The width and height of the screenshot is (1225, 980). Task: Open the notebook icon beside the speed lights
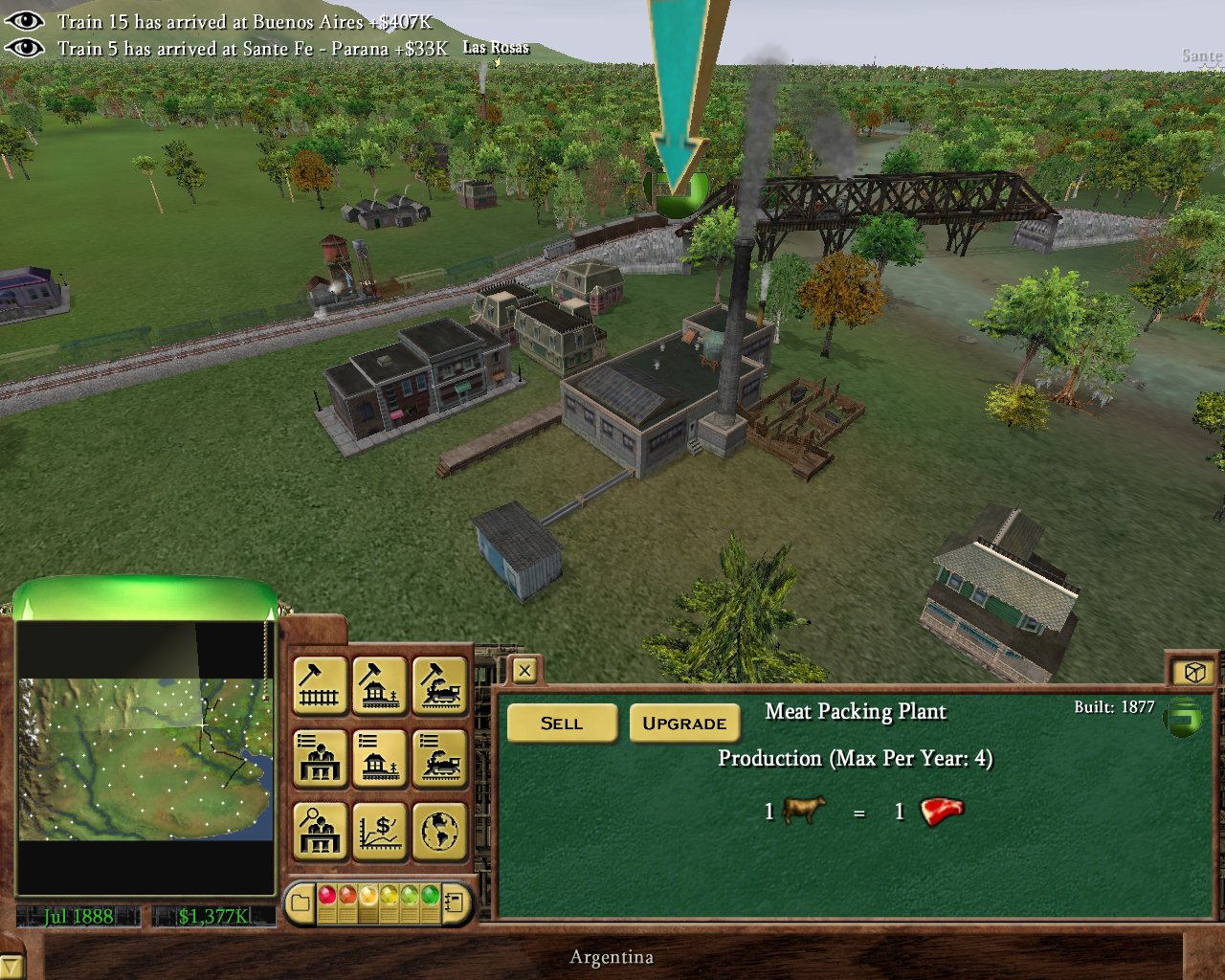point(457,902)
